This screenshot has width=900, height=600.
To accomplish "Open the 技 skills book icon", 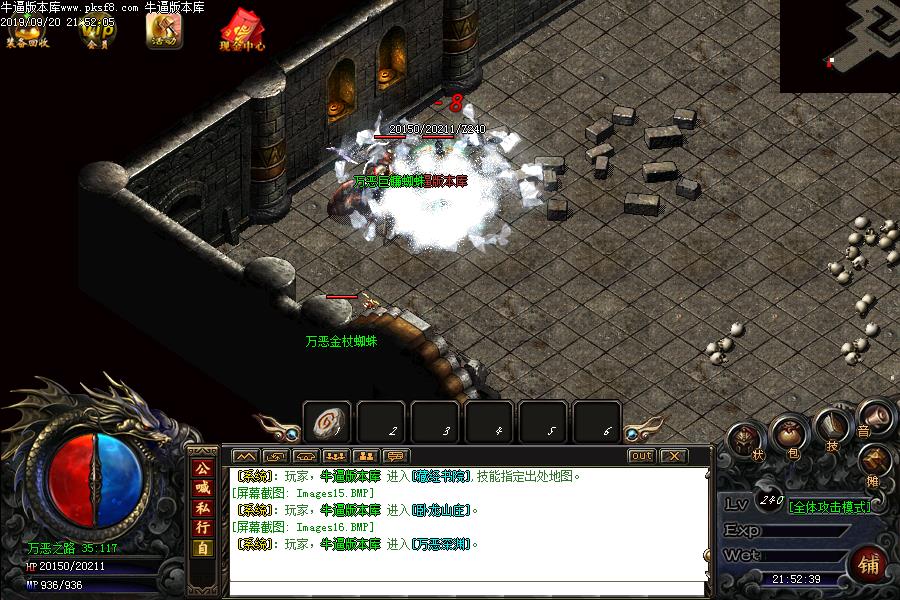I will point(831,427).
